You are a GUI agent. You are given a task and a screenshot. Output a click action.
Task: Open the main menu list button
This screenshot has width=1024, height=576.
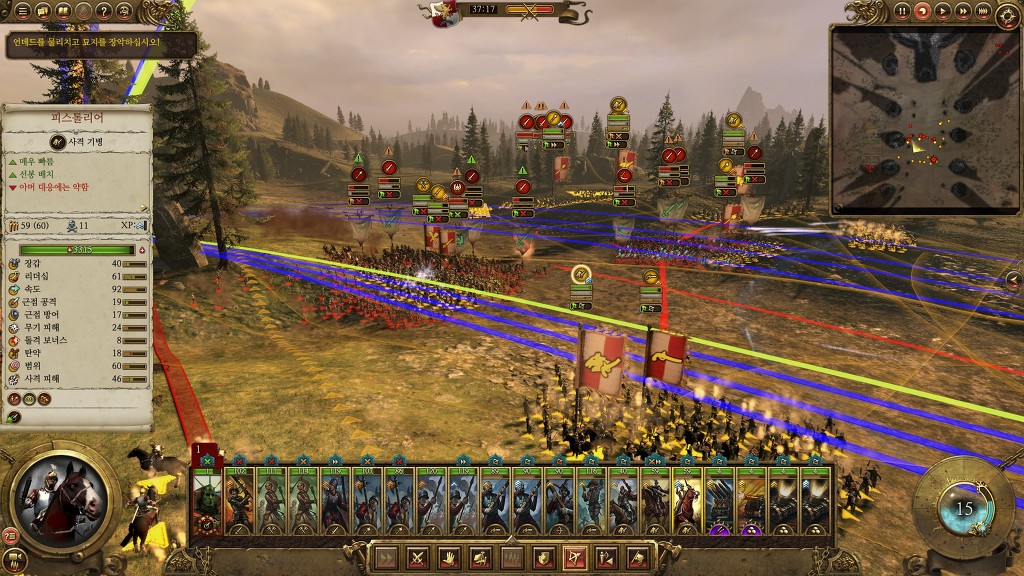click(x=22, y=11)
